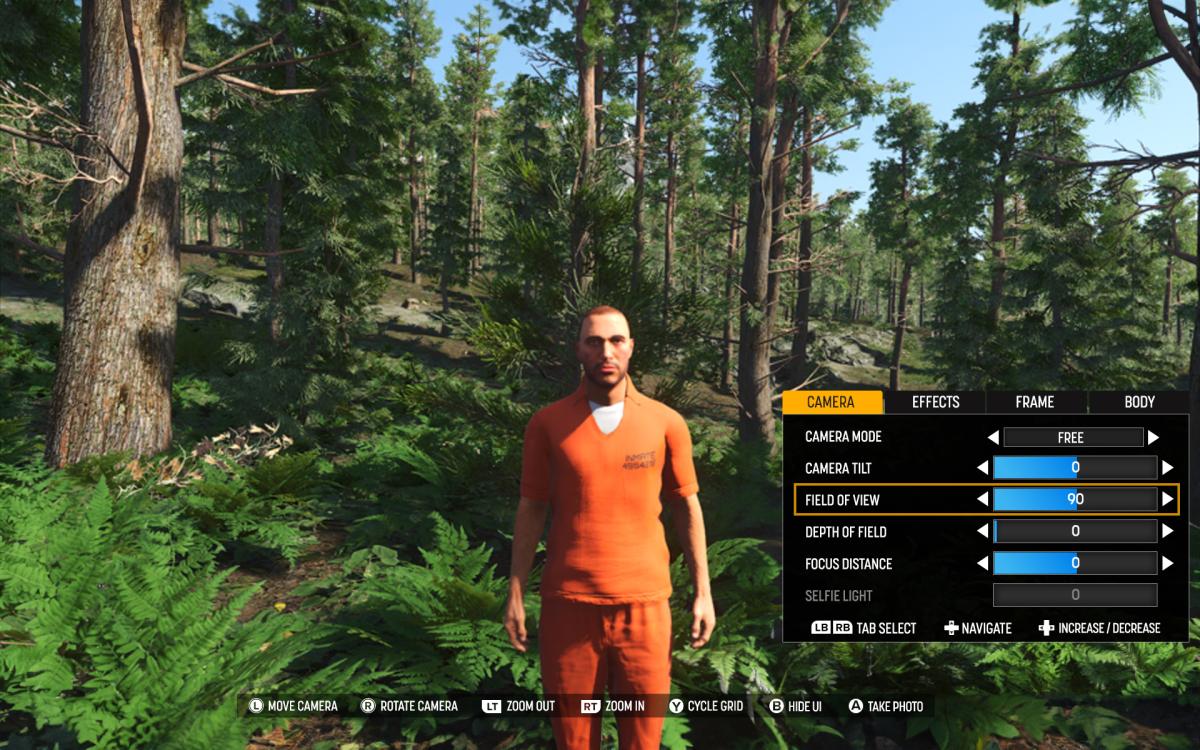Click the left arrow beside Camera Mode
1200x750 pixels.
click(x=993, y=437)
